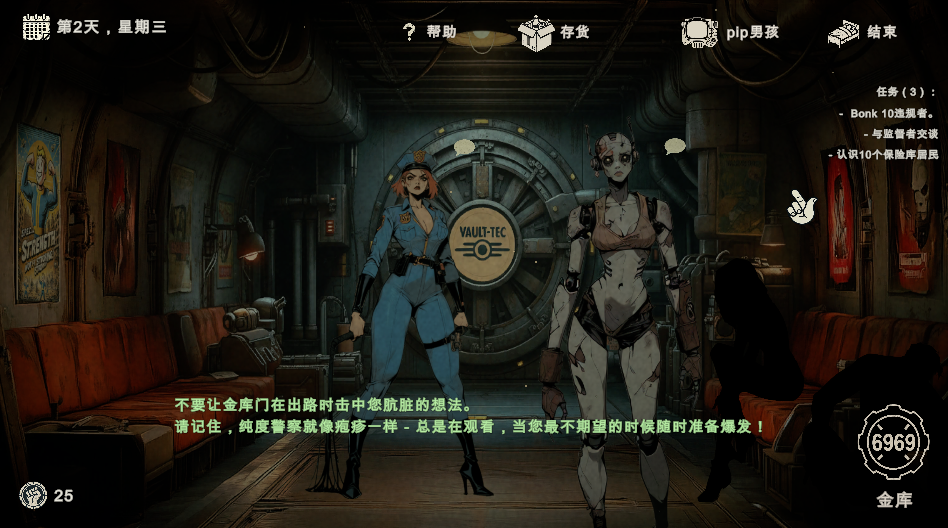The width and height of the screenshot is (948, 528).
Task: Click the speech bubble above the robot woman
Action: point(675,146)
